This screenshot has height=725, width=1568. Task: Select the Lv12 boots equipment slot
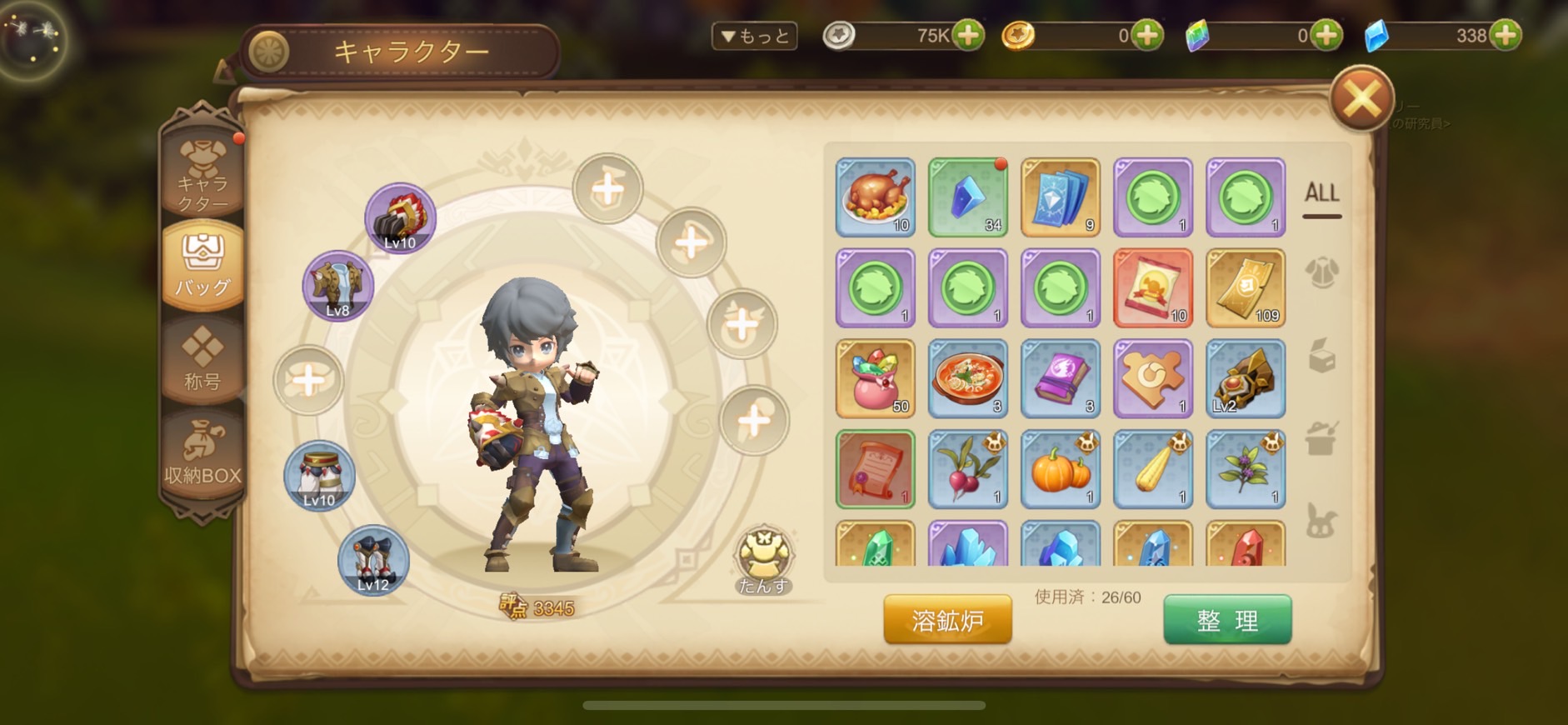pyautogui.click(x=373, y=560)
